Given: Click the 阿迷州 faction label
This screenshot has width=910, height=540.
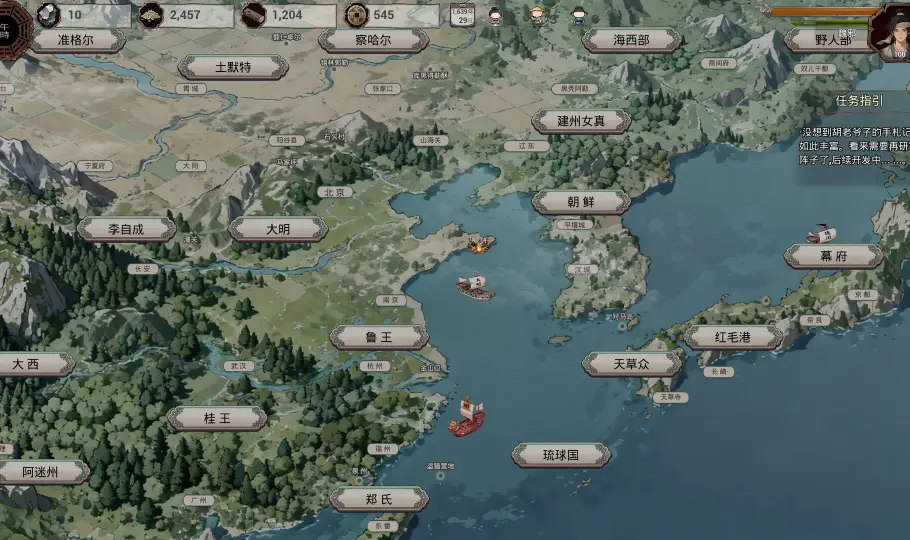Looking at the screenshot, I should click(x=42, y=472).
